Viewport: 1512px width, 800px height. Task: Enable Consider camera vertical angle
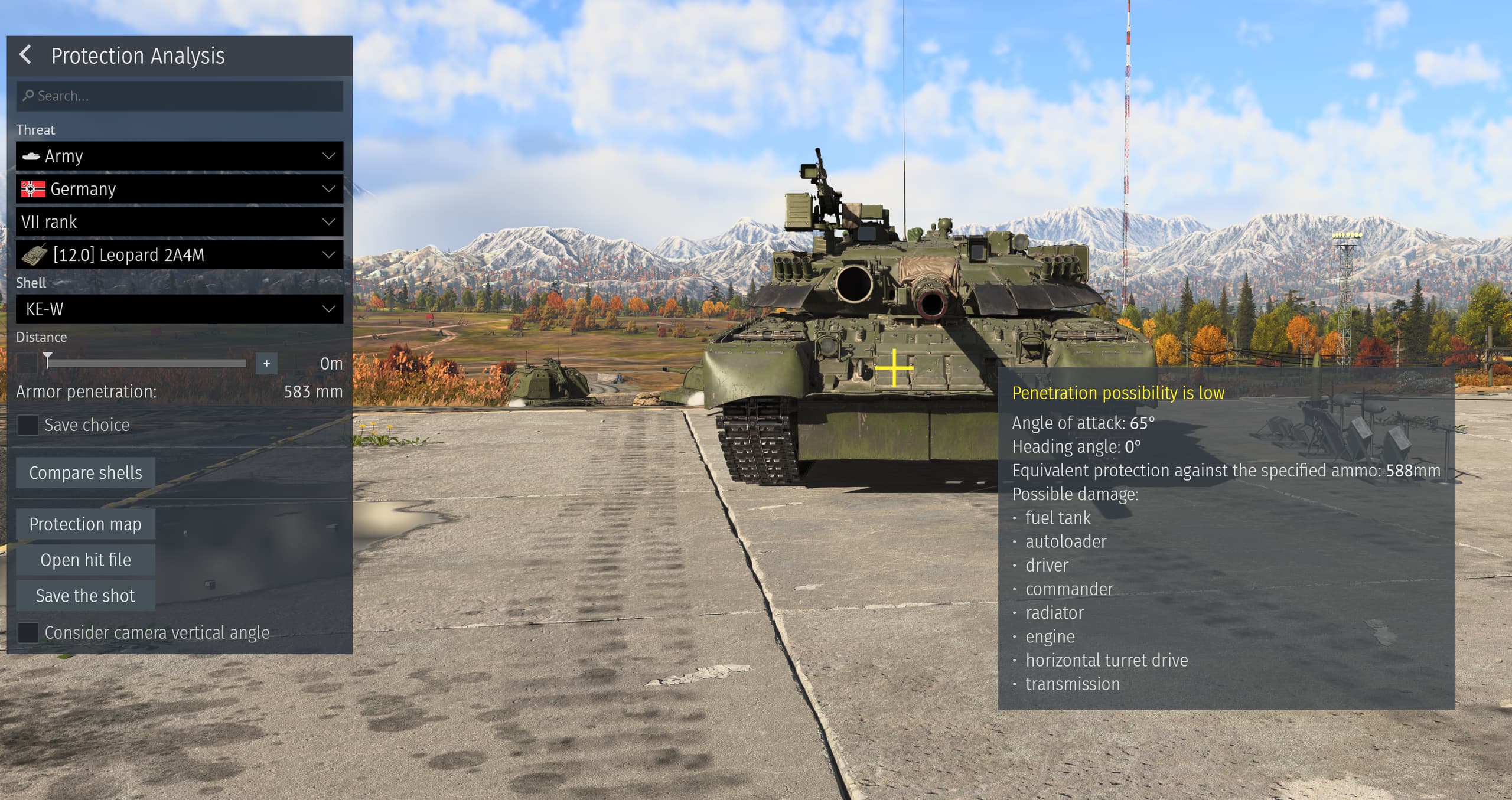click(x=28, y=632)
